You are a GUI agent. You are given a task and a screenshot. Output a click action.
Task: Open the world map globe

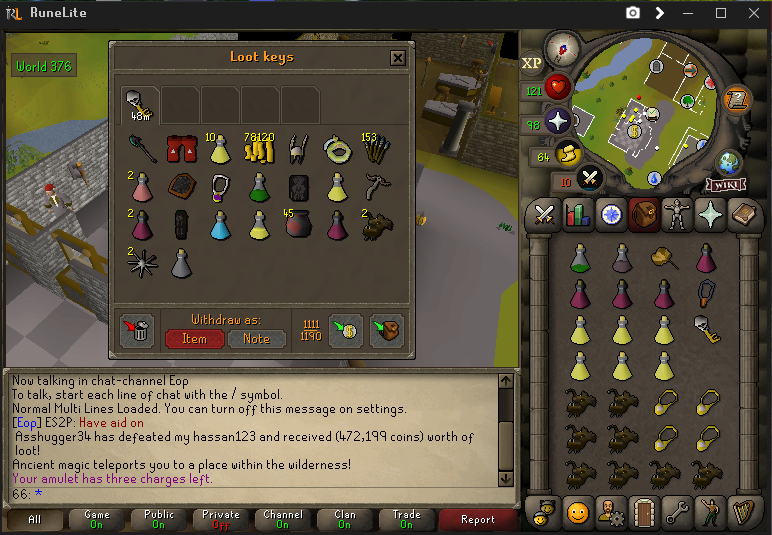pos(727,161)
